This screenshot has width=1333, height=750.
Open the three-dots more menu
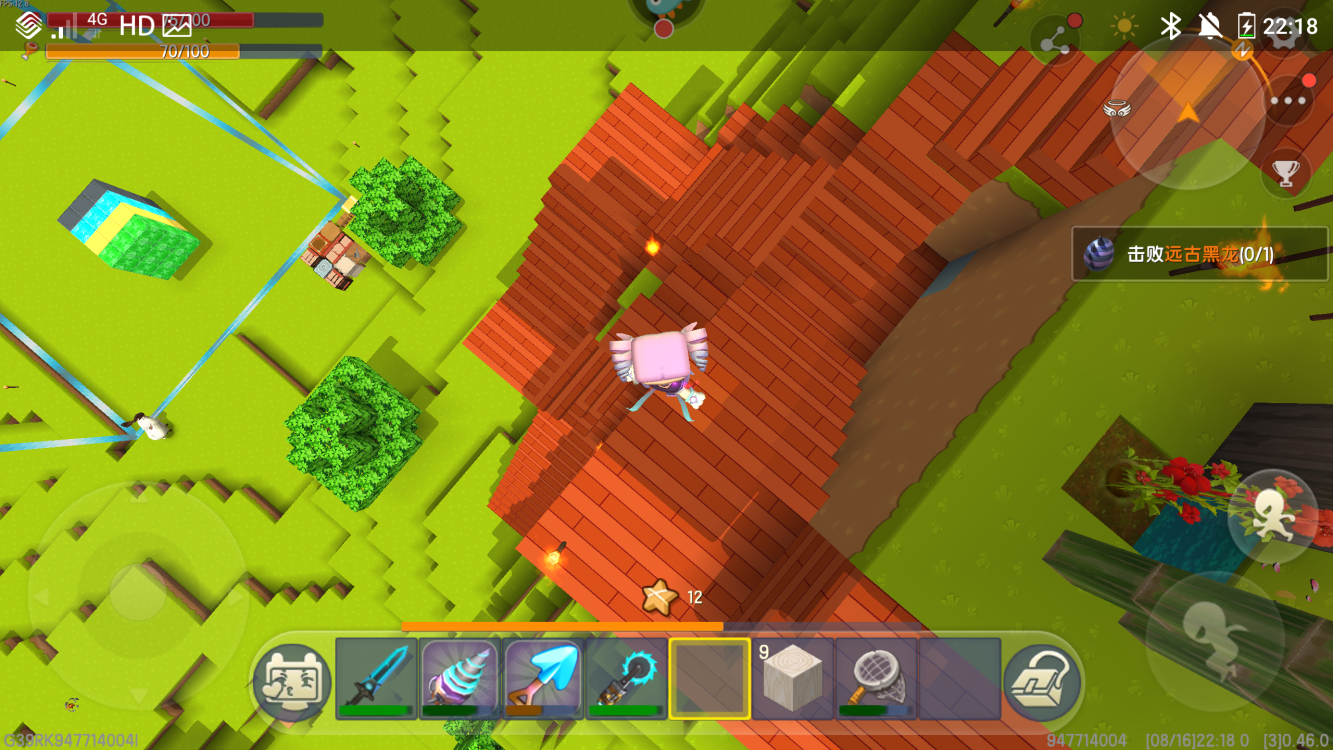[1288, 100]
